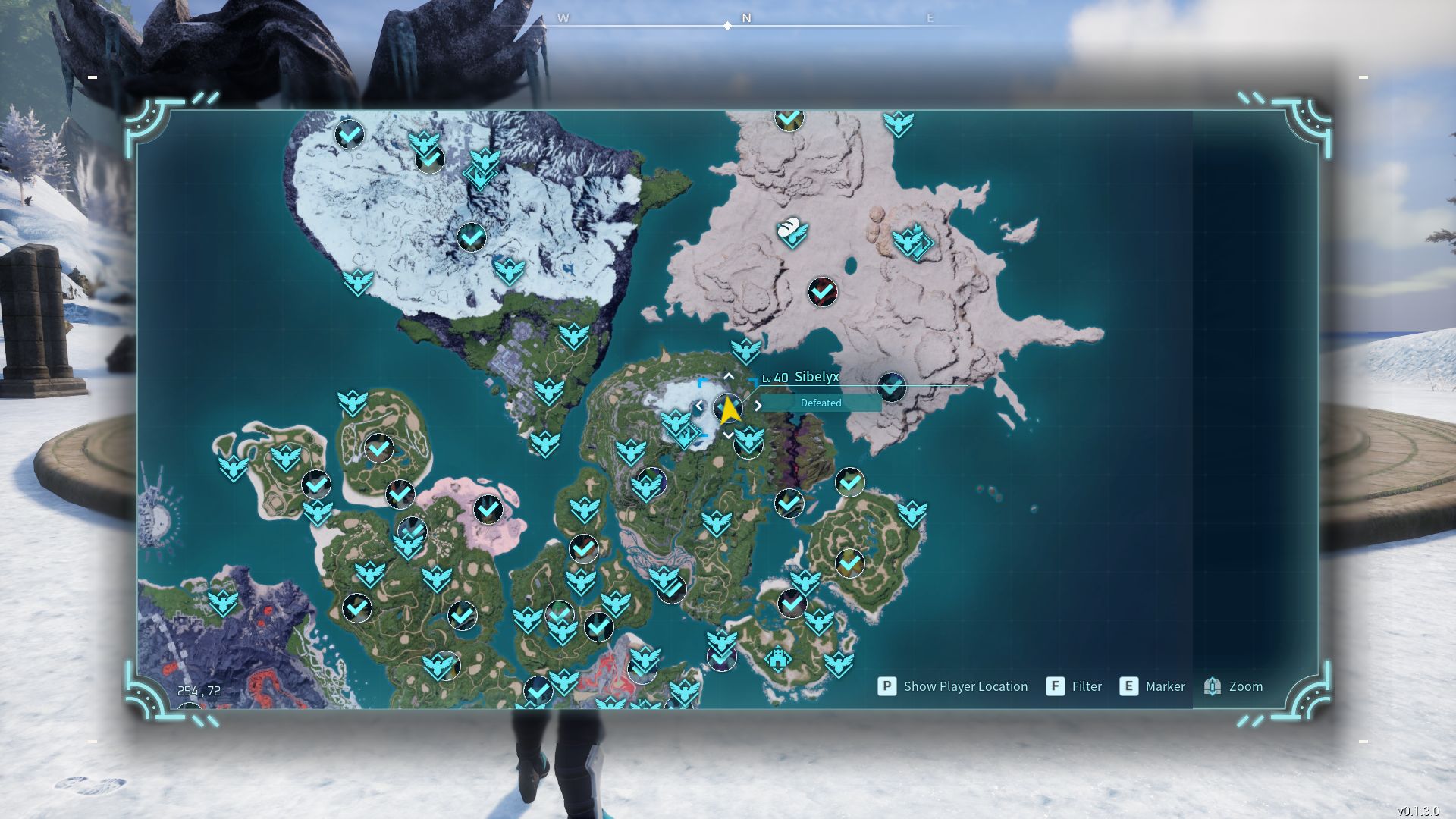
Task: Select the fast travel eagle on the westernmost islet
Action: click(233, 466)
